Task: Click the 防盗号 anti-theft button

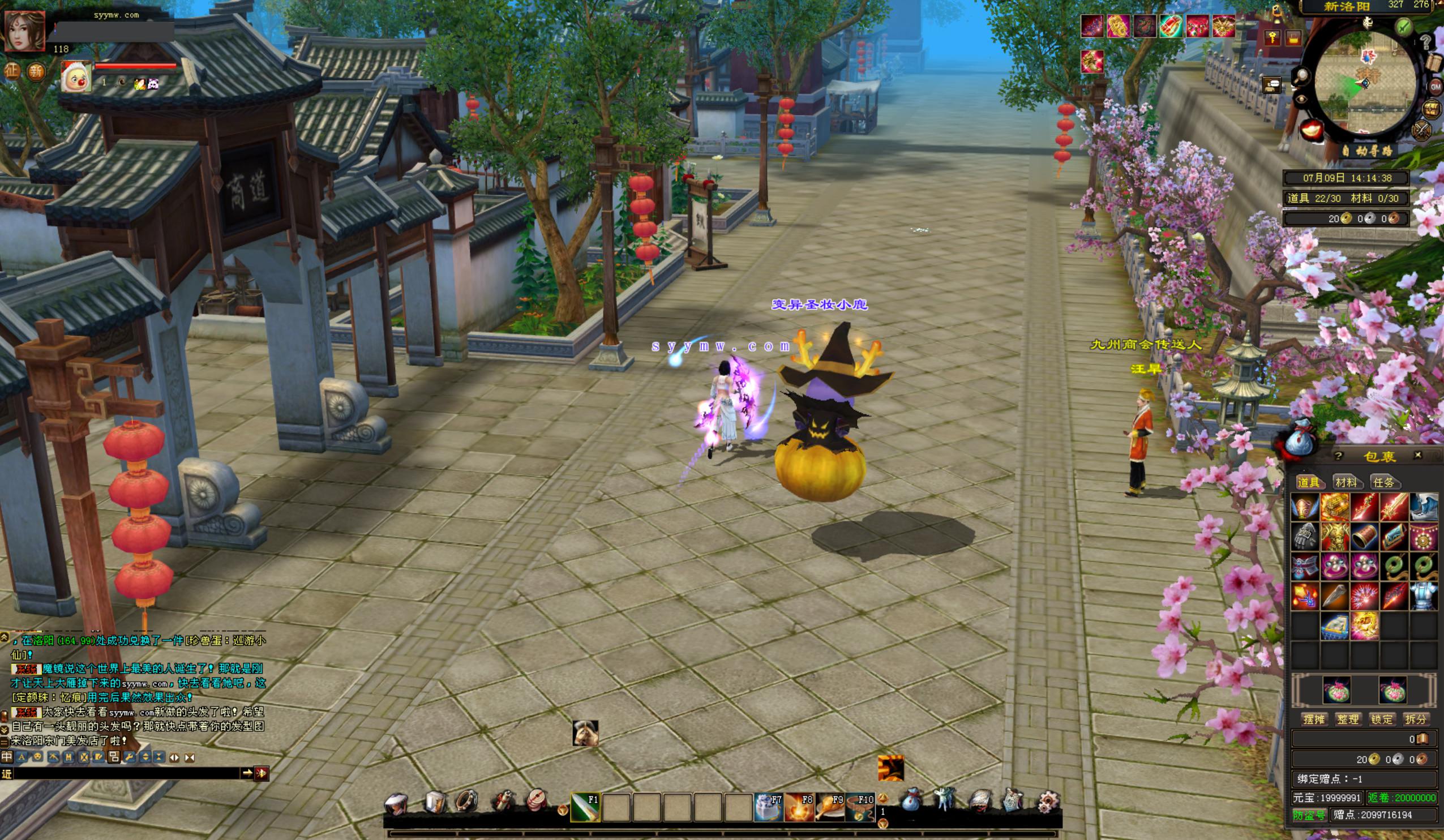Action: point(1309,815)
